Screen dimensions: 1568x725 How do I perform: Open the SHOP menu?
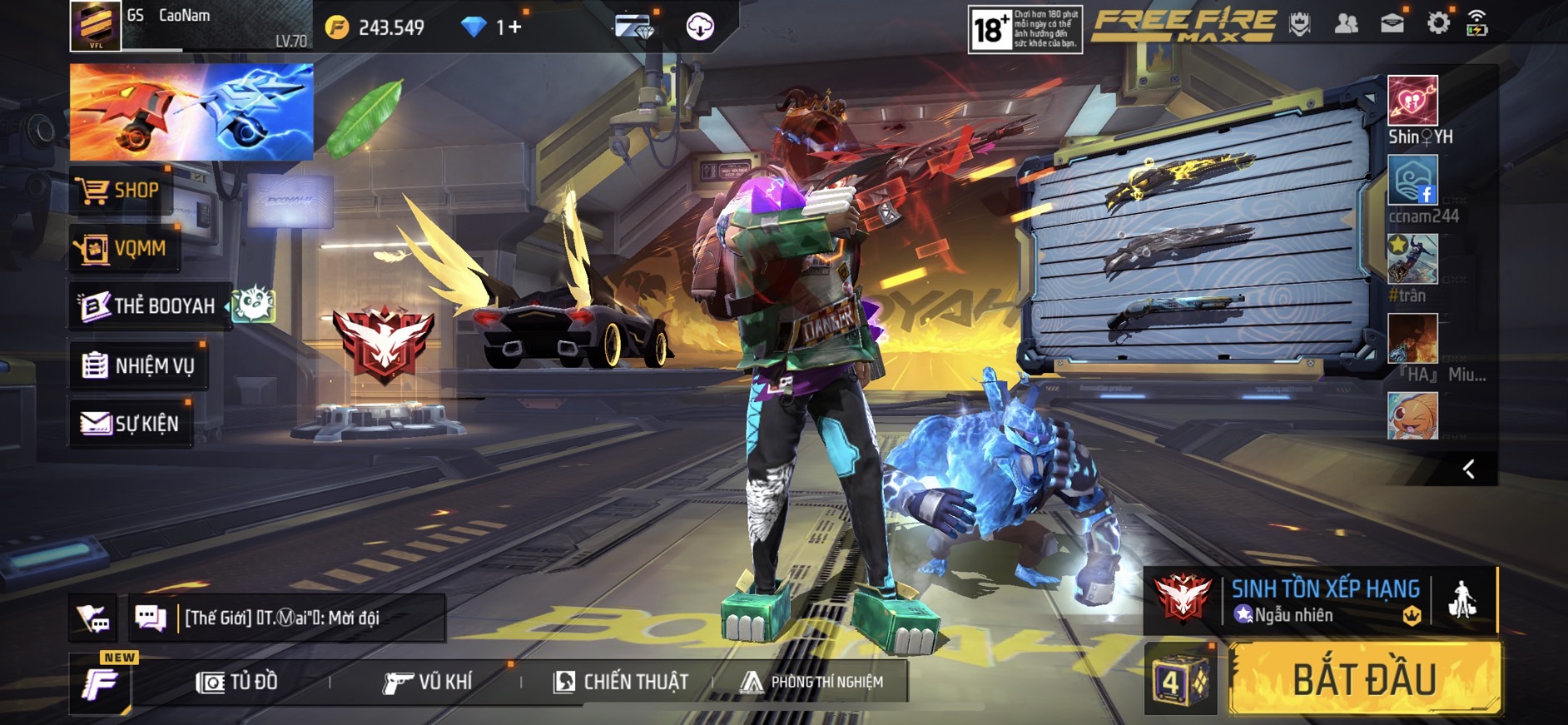point(121,191)
